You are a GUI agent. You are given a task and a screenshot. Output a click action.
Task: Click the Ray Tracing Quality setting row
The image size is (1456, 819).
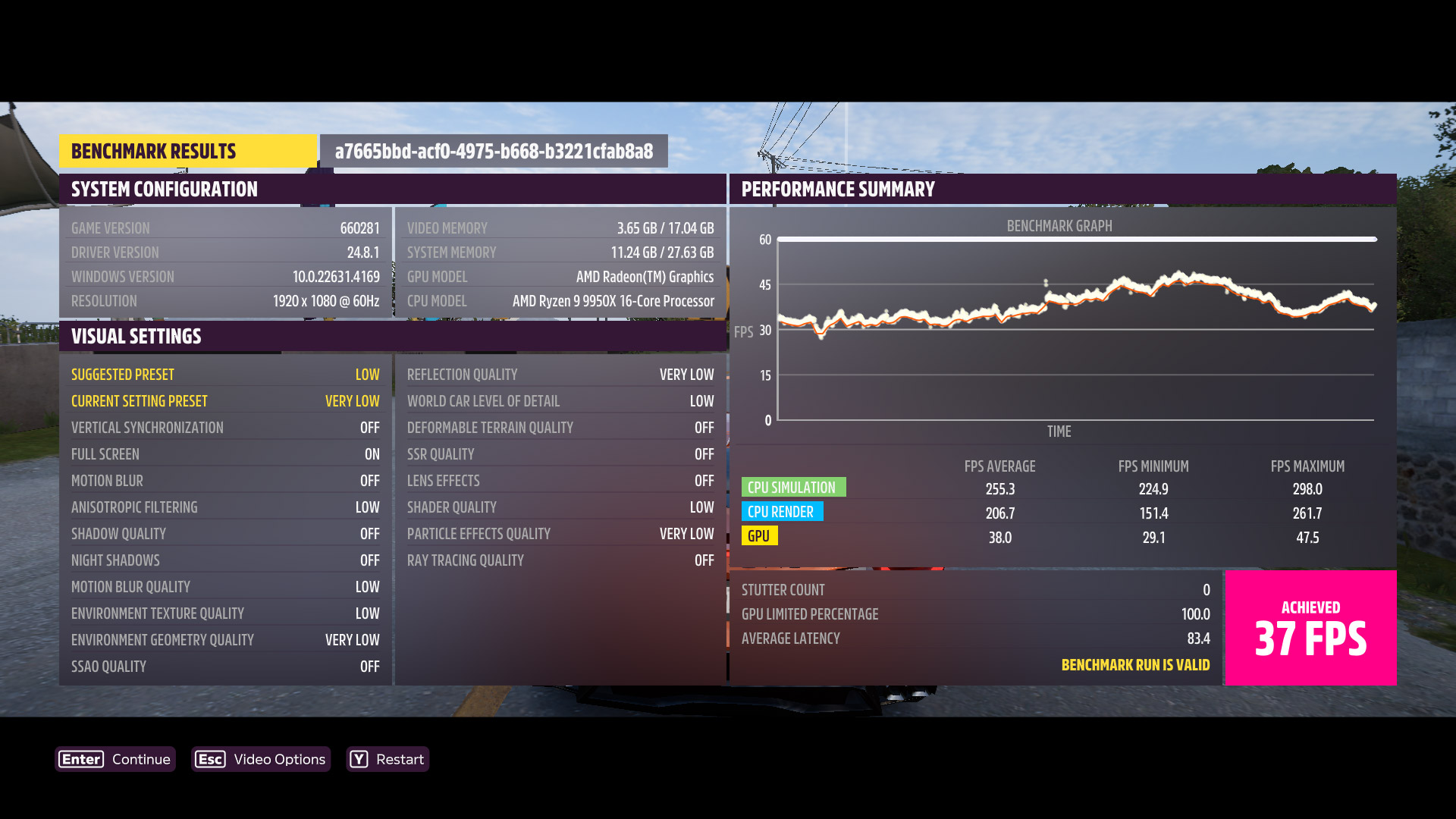(560, 560)
